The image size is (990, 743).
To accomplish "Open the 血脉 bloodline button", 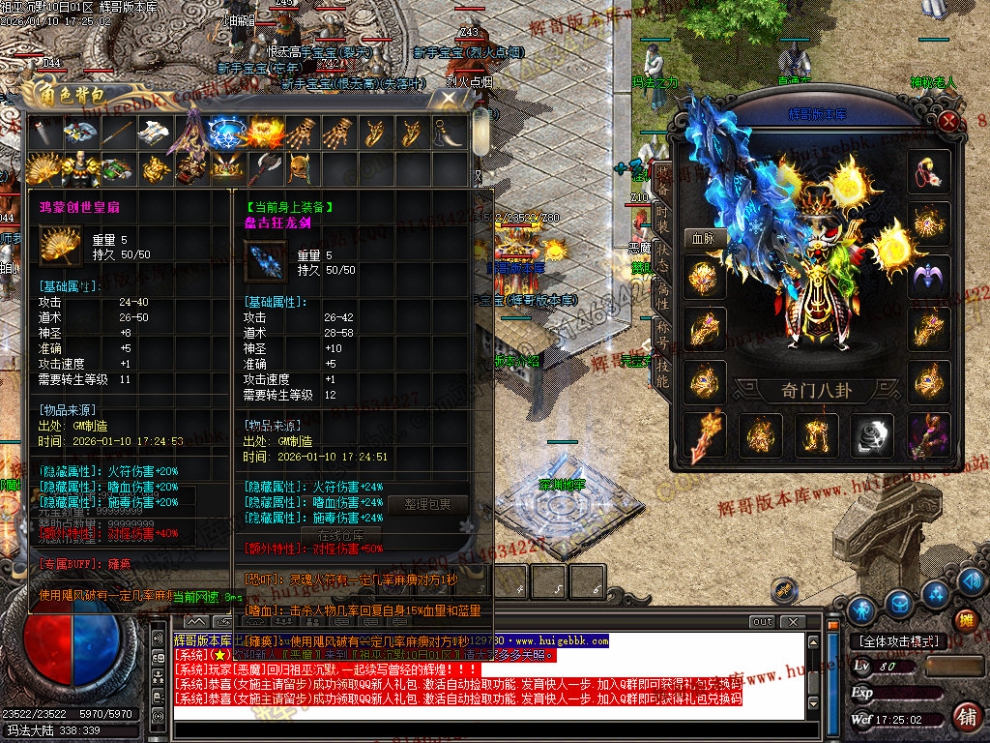I will (x=703, y=238).
